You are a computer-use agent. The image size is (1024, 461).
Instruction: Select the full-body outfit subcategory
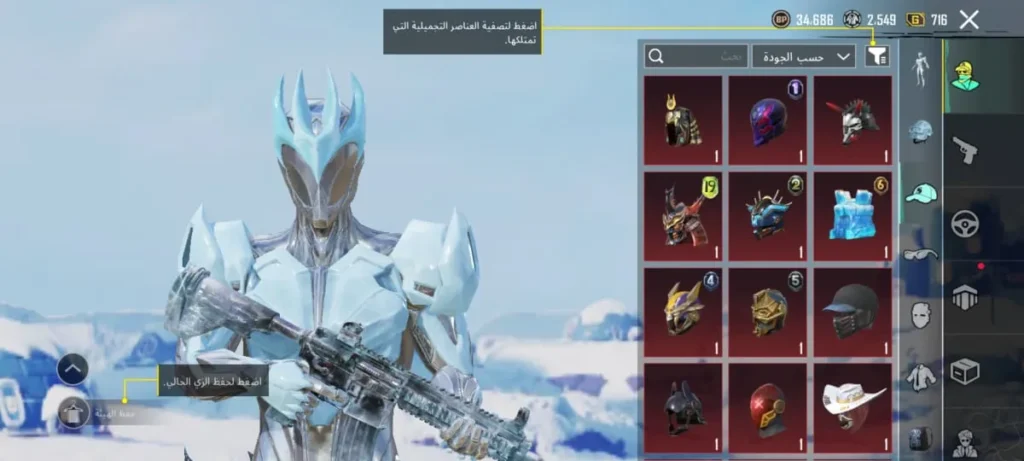920,69
